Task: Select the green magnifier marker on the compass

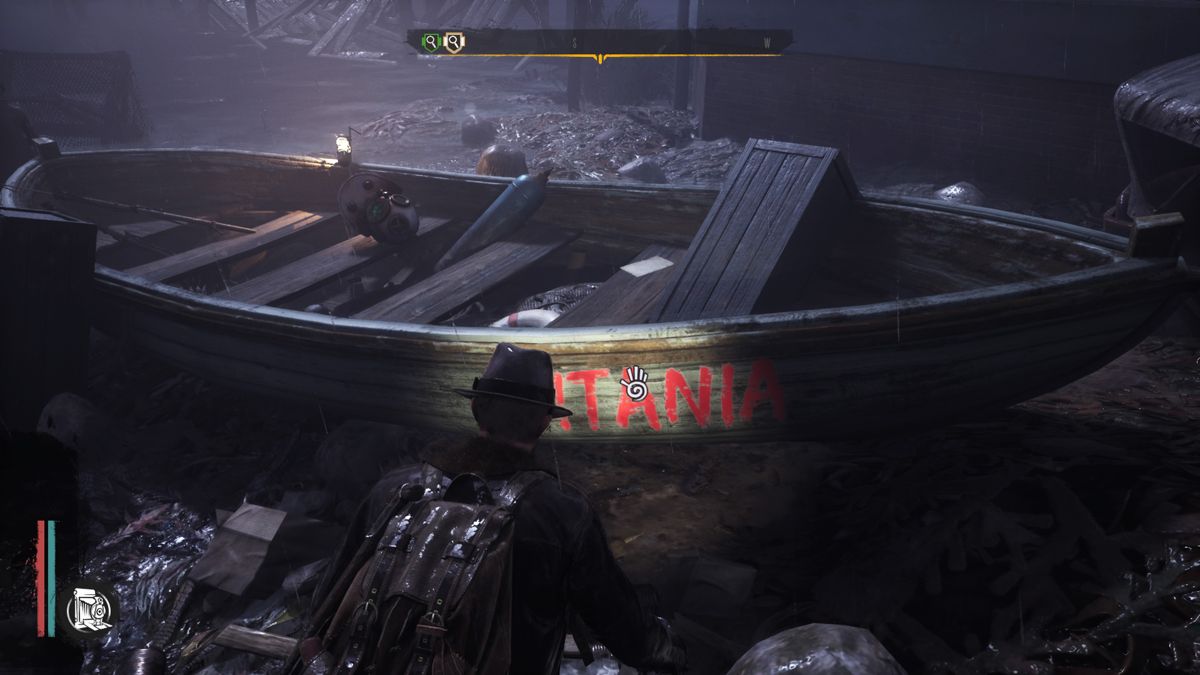Action: click(x=431, y=42)
